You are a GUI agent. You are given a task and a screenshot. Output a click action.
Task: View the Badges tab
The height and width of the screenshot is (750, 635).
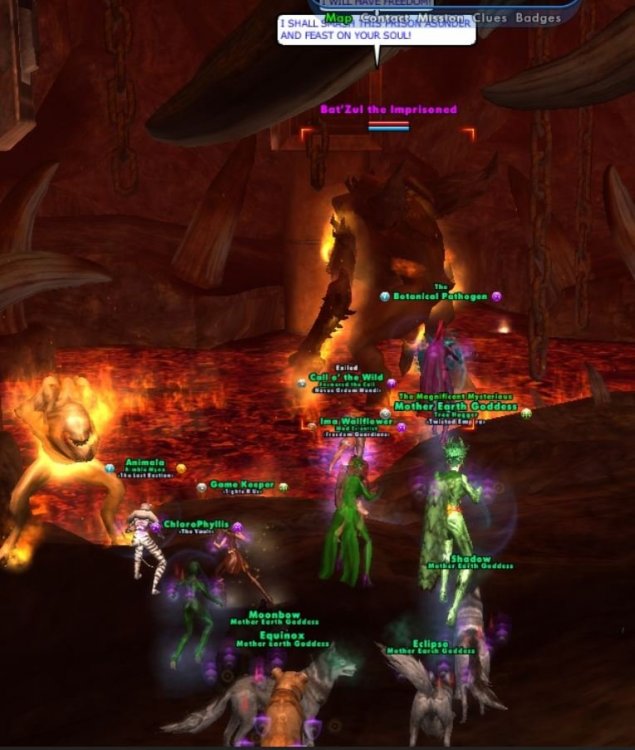(x=538, y=18)
